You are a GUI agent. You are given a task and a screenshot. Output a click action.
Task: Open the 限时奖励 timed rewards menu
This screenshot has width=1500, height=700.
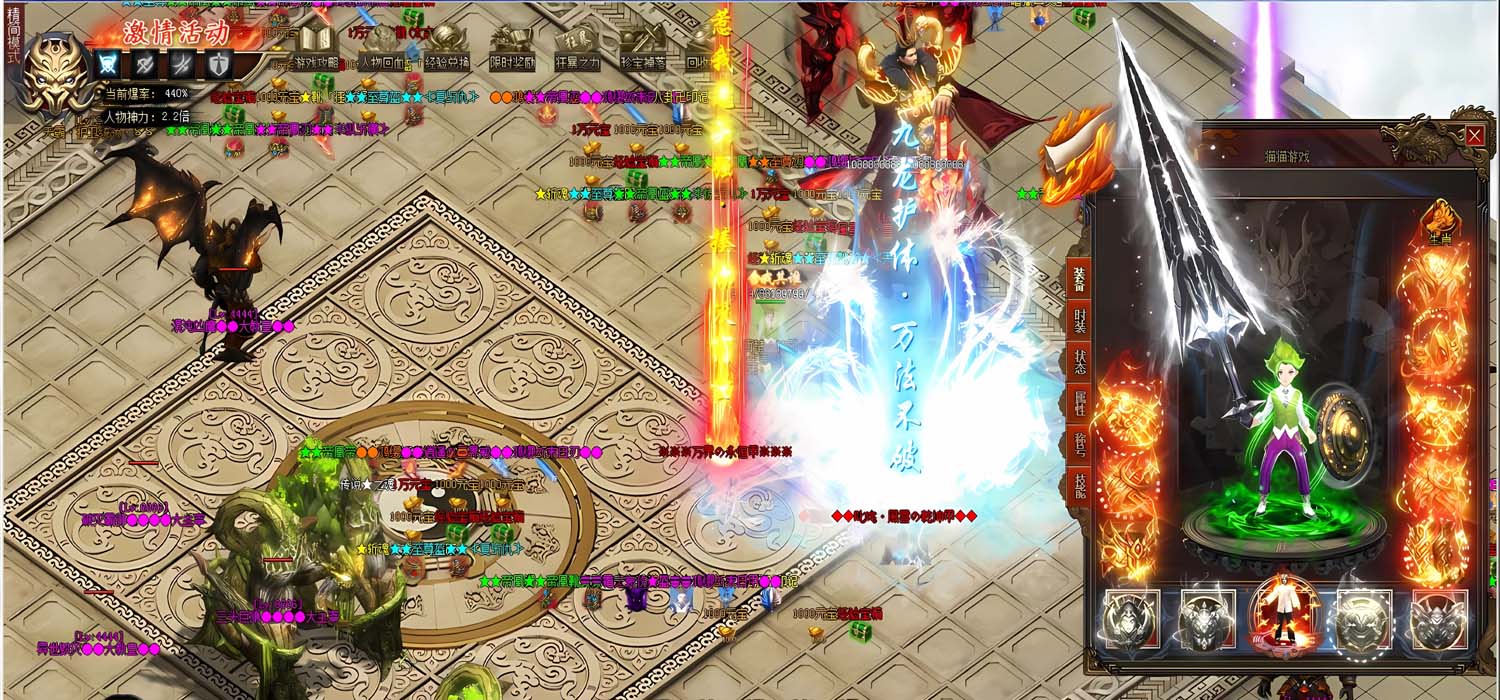click(510, 49)
